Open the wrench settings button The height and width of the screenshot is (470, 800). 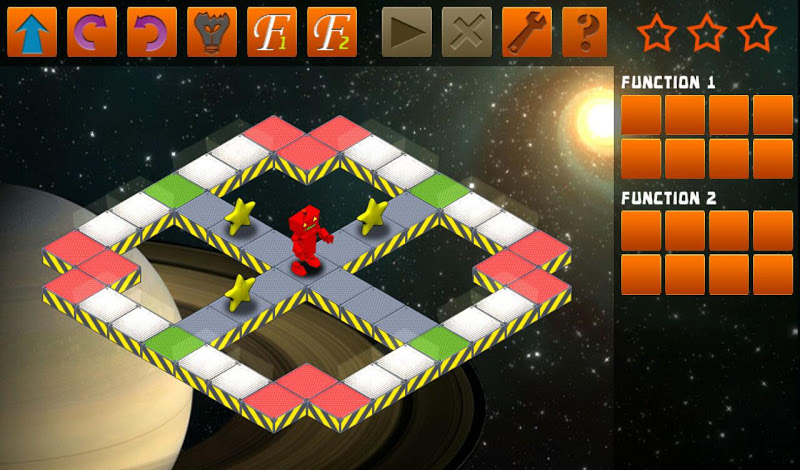point(527,32)
